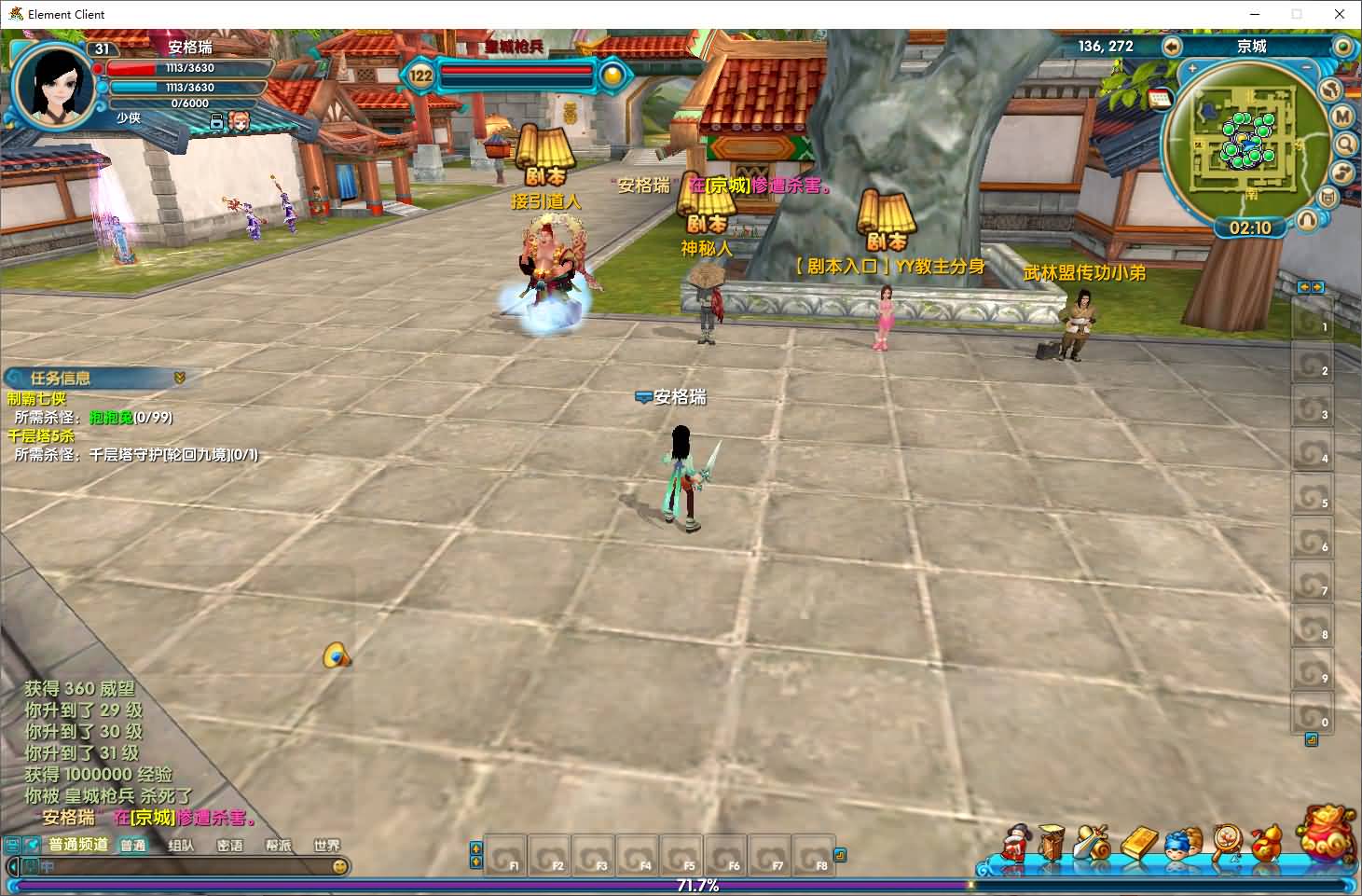The image size is (1362, 896).
Task: Zoom out the minimap with minus
Action: 1306,69
